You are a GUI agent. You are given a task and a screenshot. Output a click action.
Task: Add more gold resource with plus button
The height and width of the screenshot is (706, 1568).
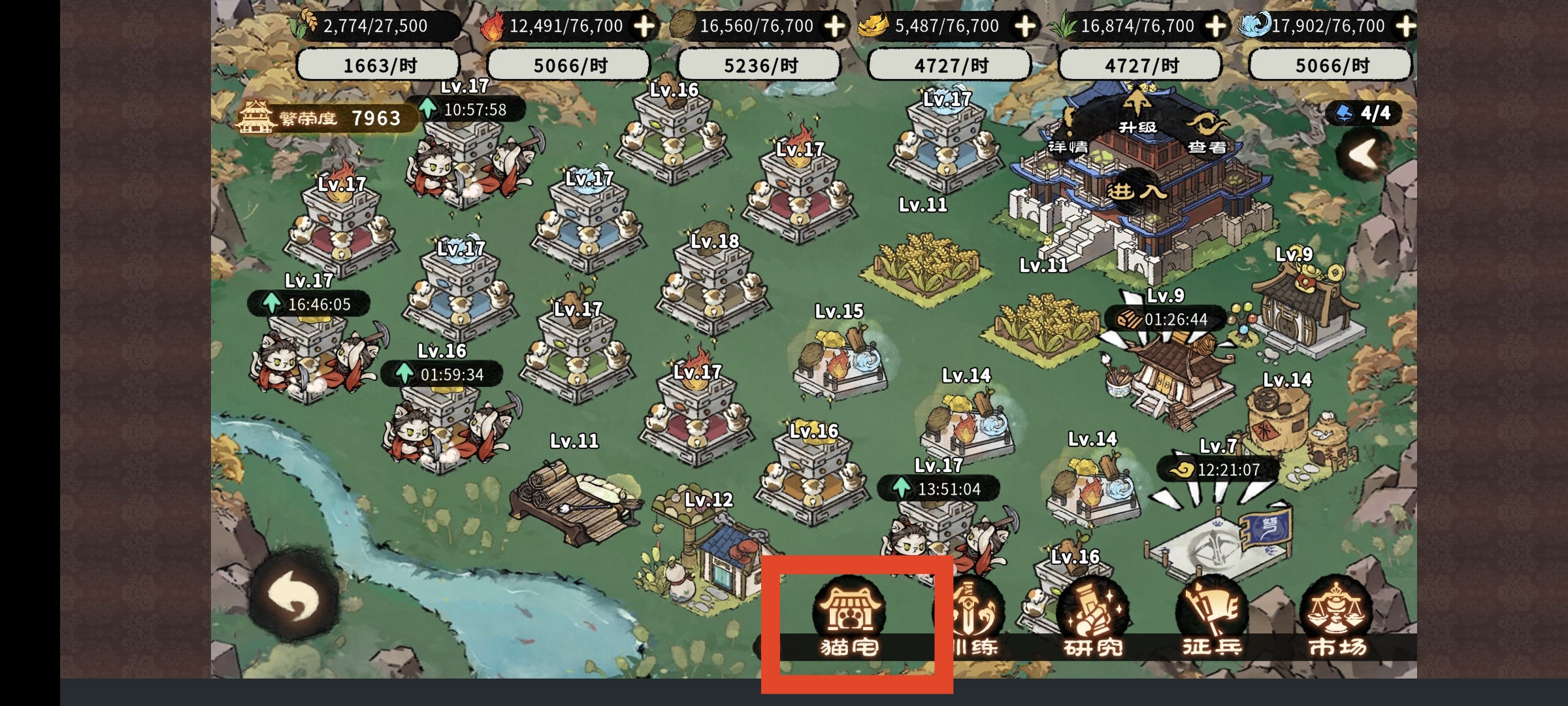(x=1024, y=26)
